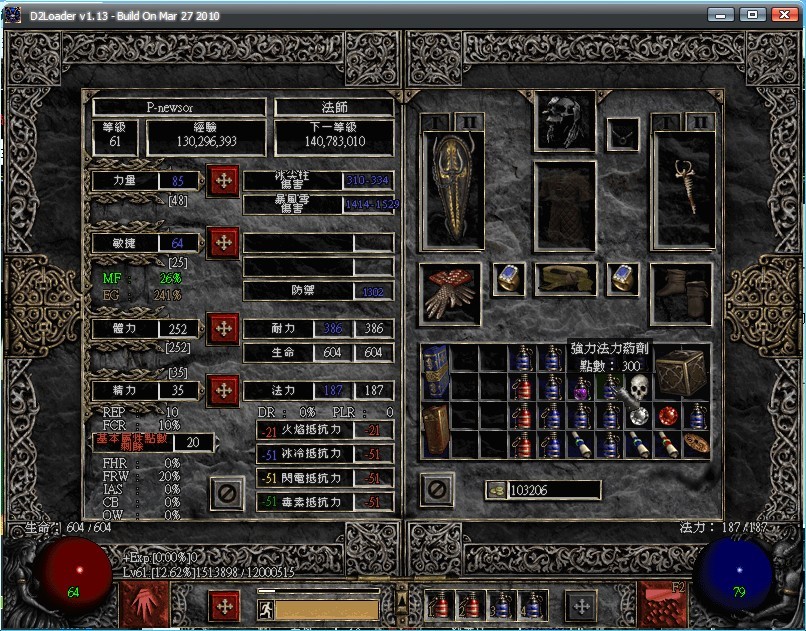Add a point to Strength (力量)
The height and width of the screenshot is (631, 806).
click(222, 181)
